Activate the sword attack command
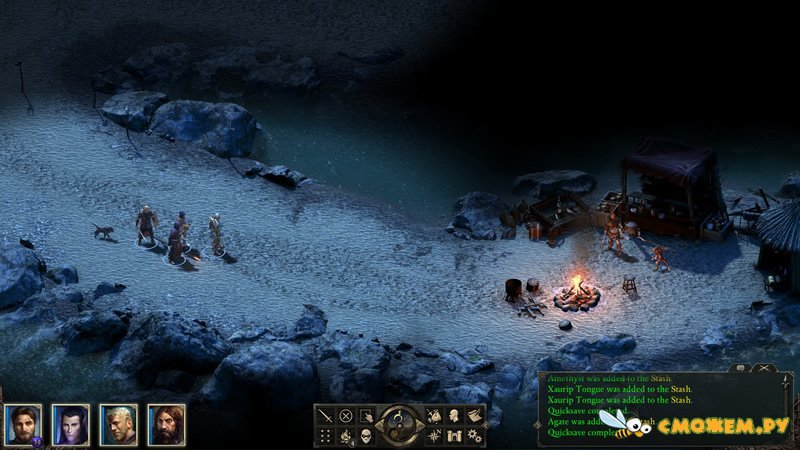 click(326, 416)
